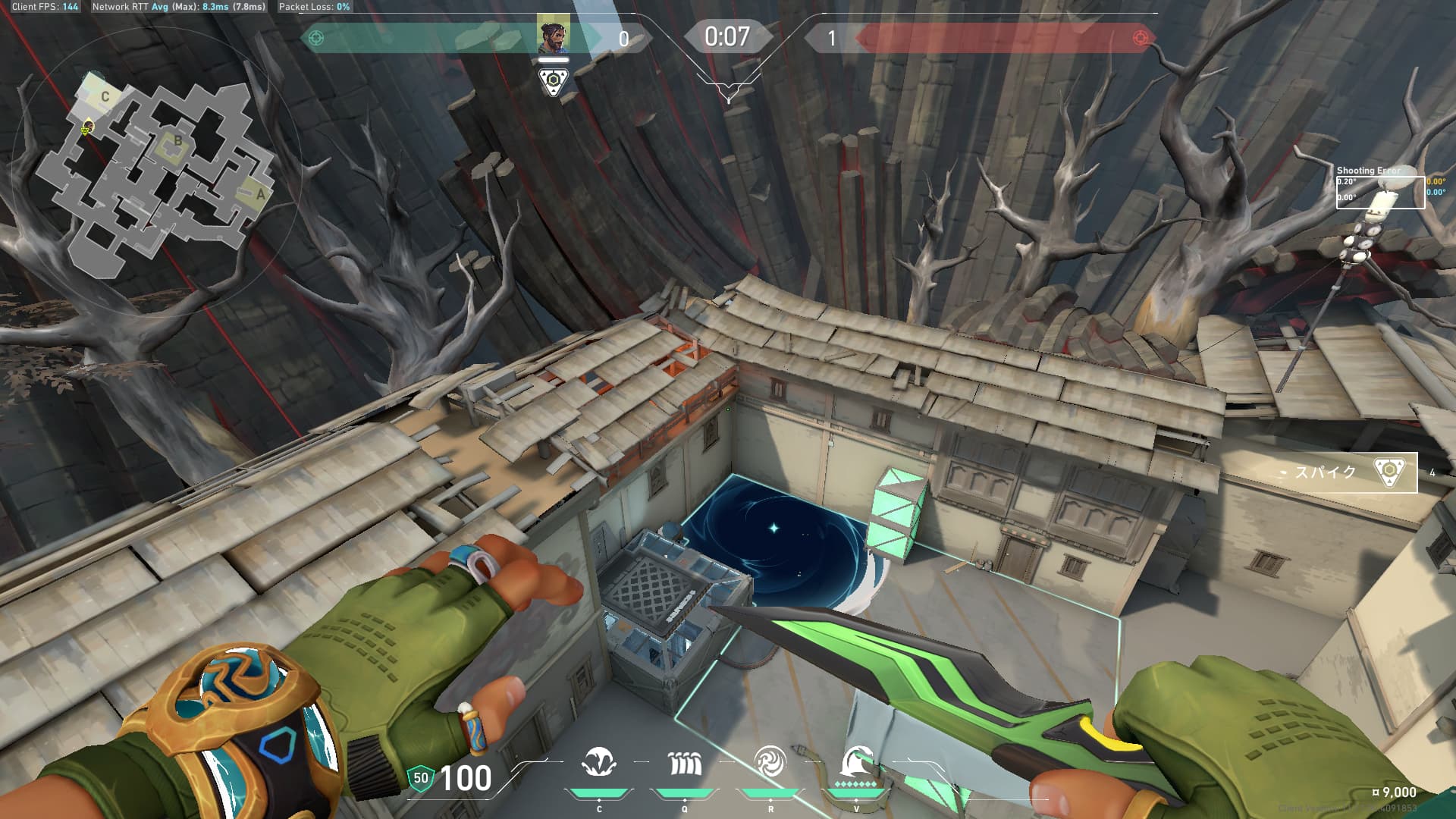Click the A site marker on the minimap

coord(260,194)
